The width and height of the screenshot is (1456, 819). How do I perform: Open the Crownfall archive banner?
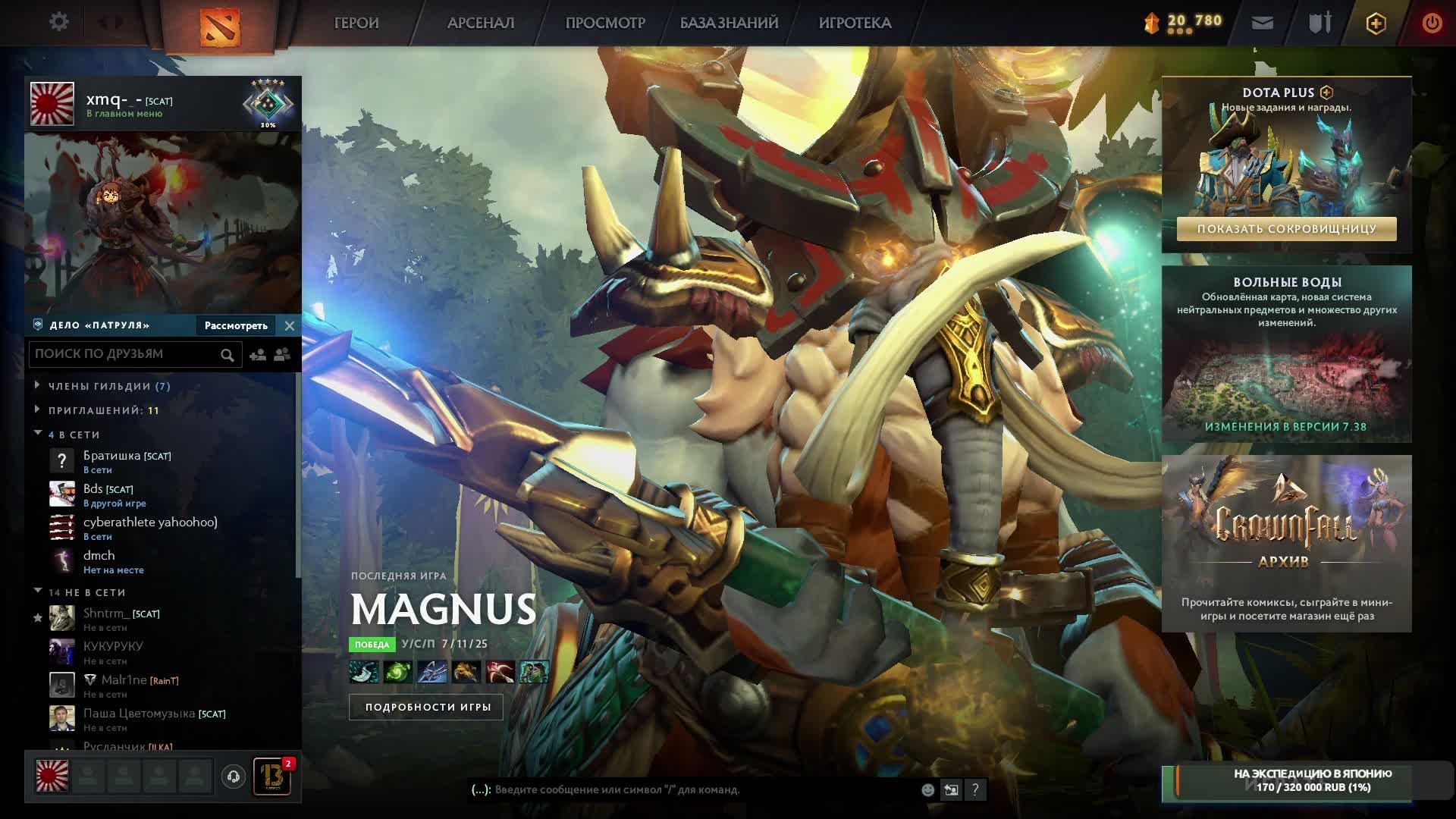(x=1286, y=543)
